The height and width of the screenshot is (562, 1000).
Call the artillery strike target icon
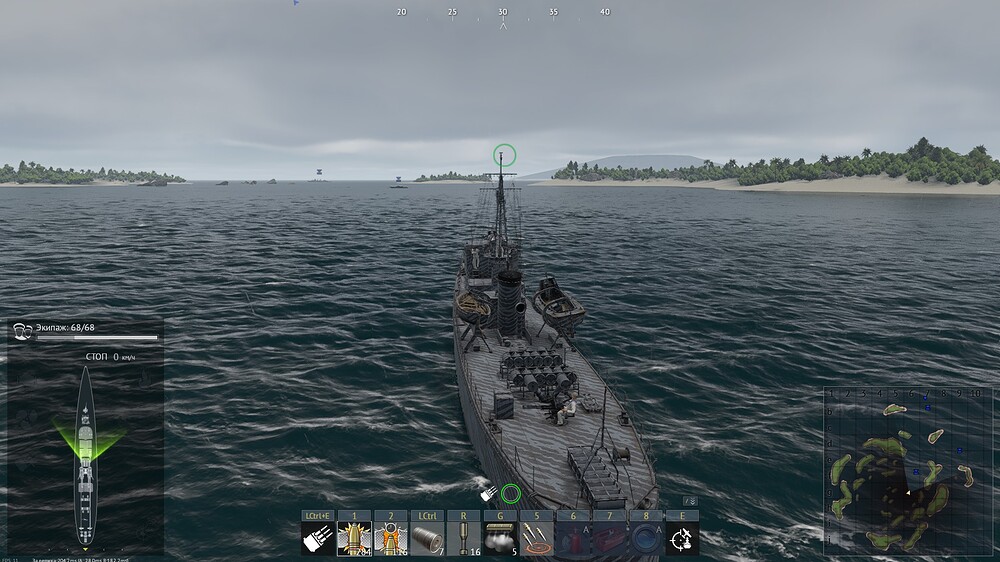tap(536, 538)
